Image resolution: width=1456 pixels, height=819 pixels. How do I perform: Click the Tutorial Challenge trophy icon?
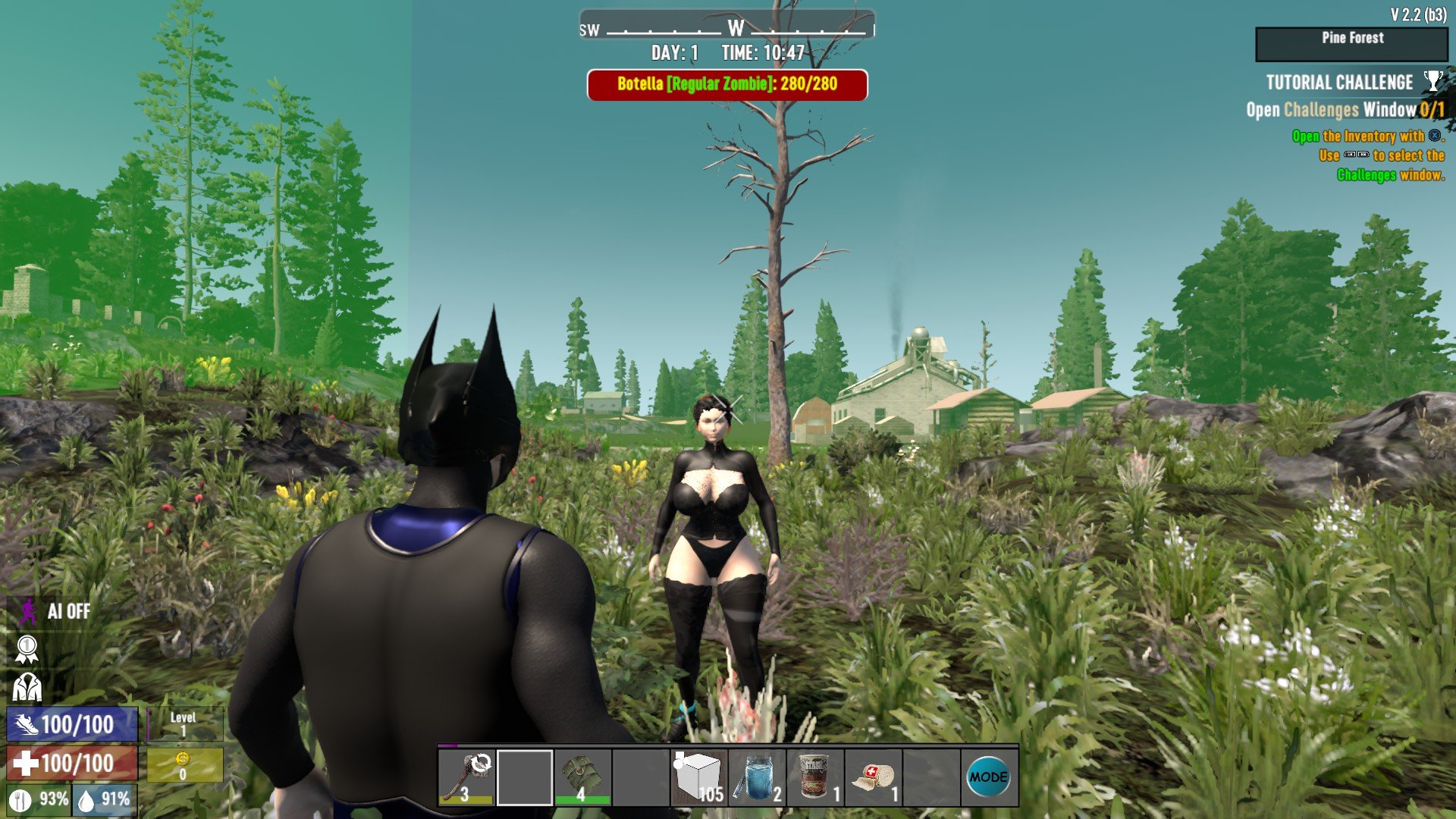[1432, 81]
